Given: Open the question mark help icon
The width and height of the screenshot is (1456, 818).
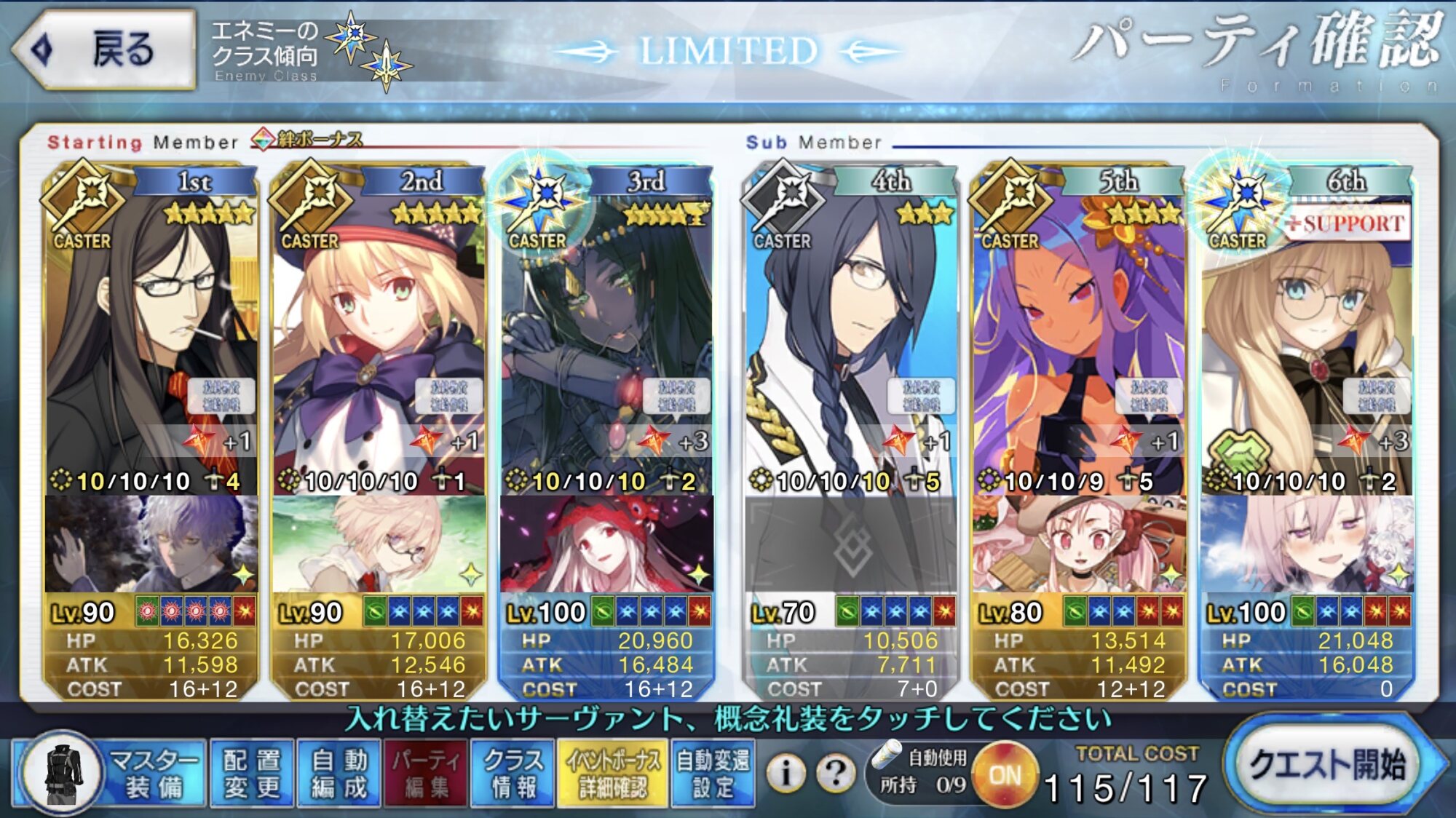Looking at the screenshot, I should coord(835,773).
